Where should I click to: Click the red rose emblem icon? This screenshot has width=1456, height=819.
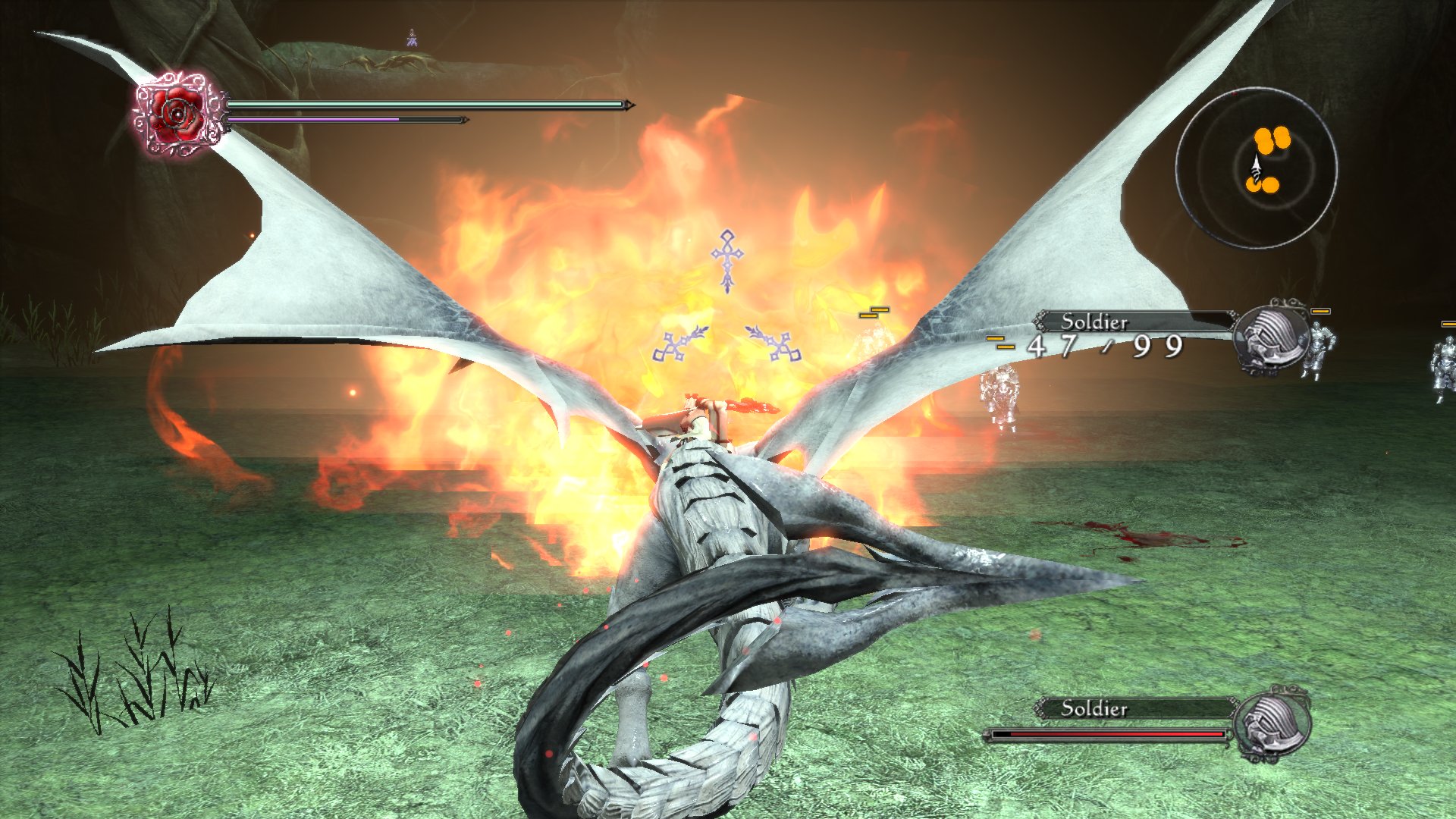pos(179,115)
